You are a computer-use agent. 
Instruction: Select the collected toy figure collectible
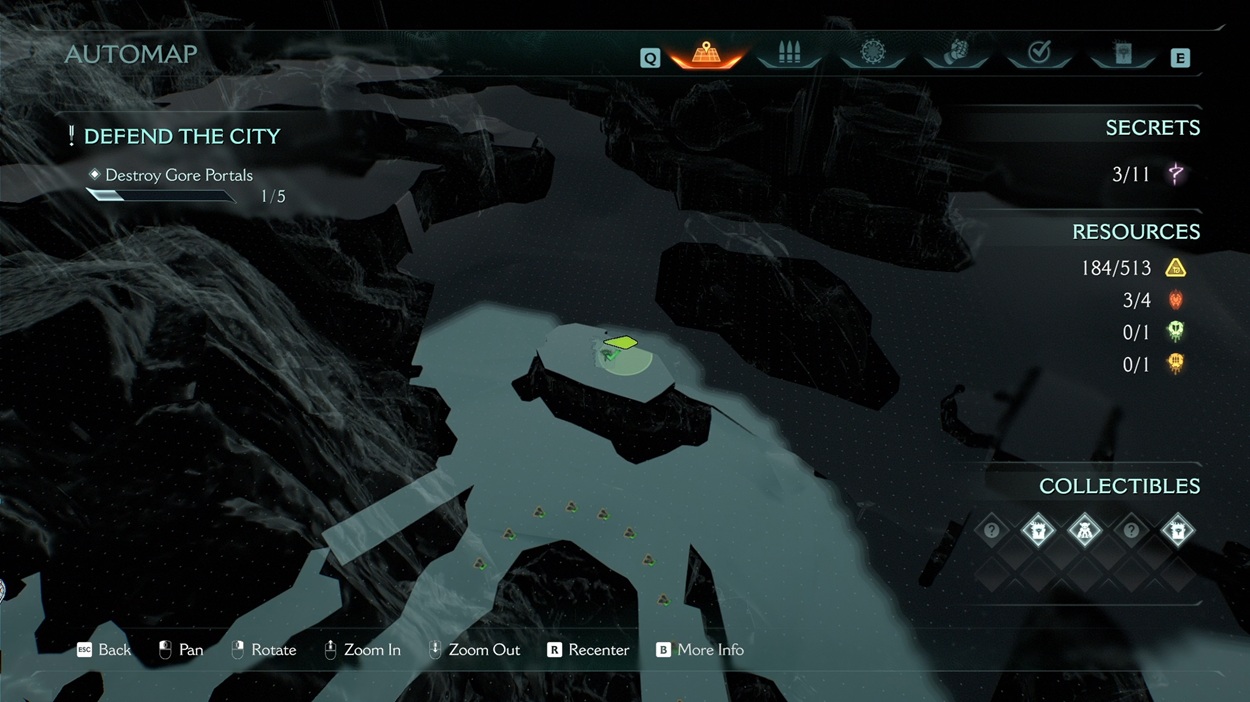pyautogui.click(x=1084, y=530)
